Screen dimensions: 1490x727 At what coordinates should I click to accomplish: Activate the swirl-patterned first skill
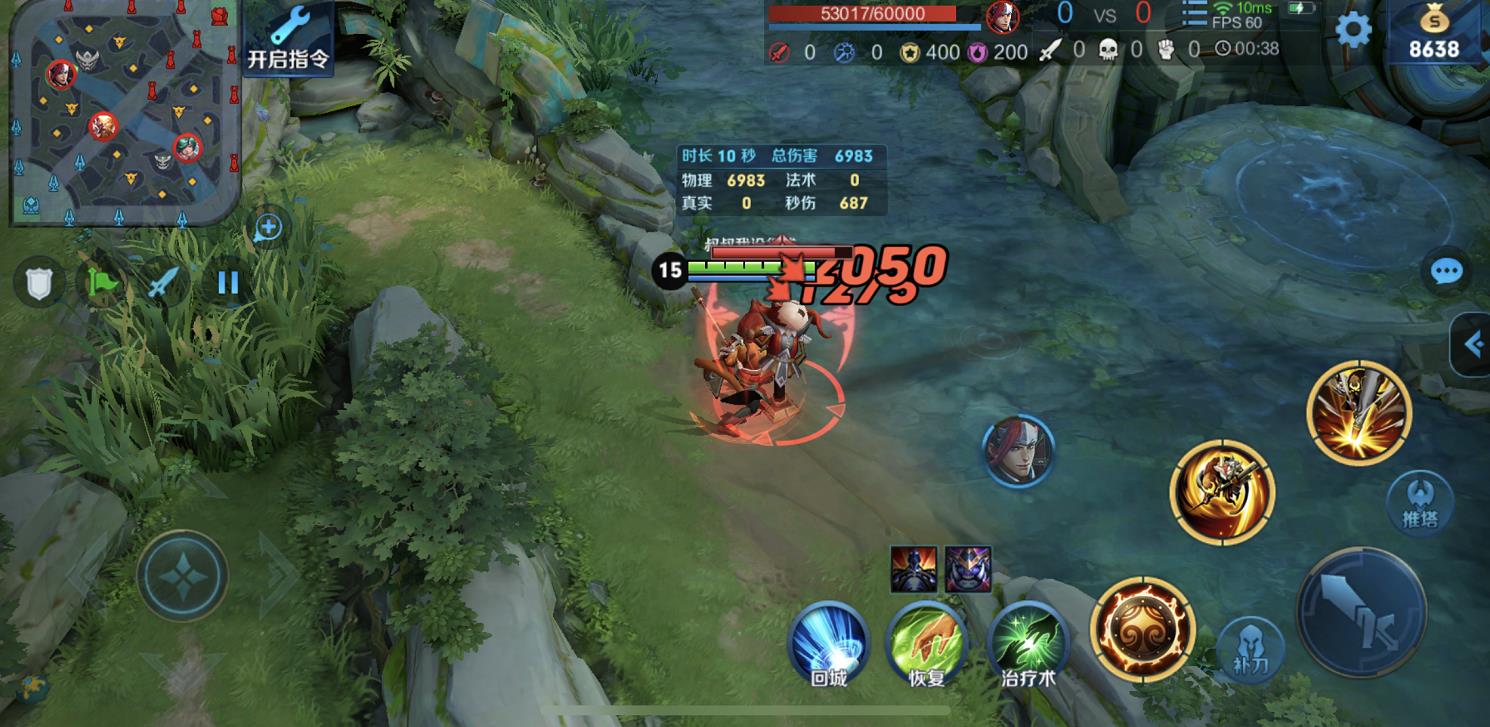coord(1142,626)
